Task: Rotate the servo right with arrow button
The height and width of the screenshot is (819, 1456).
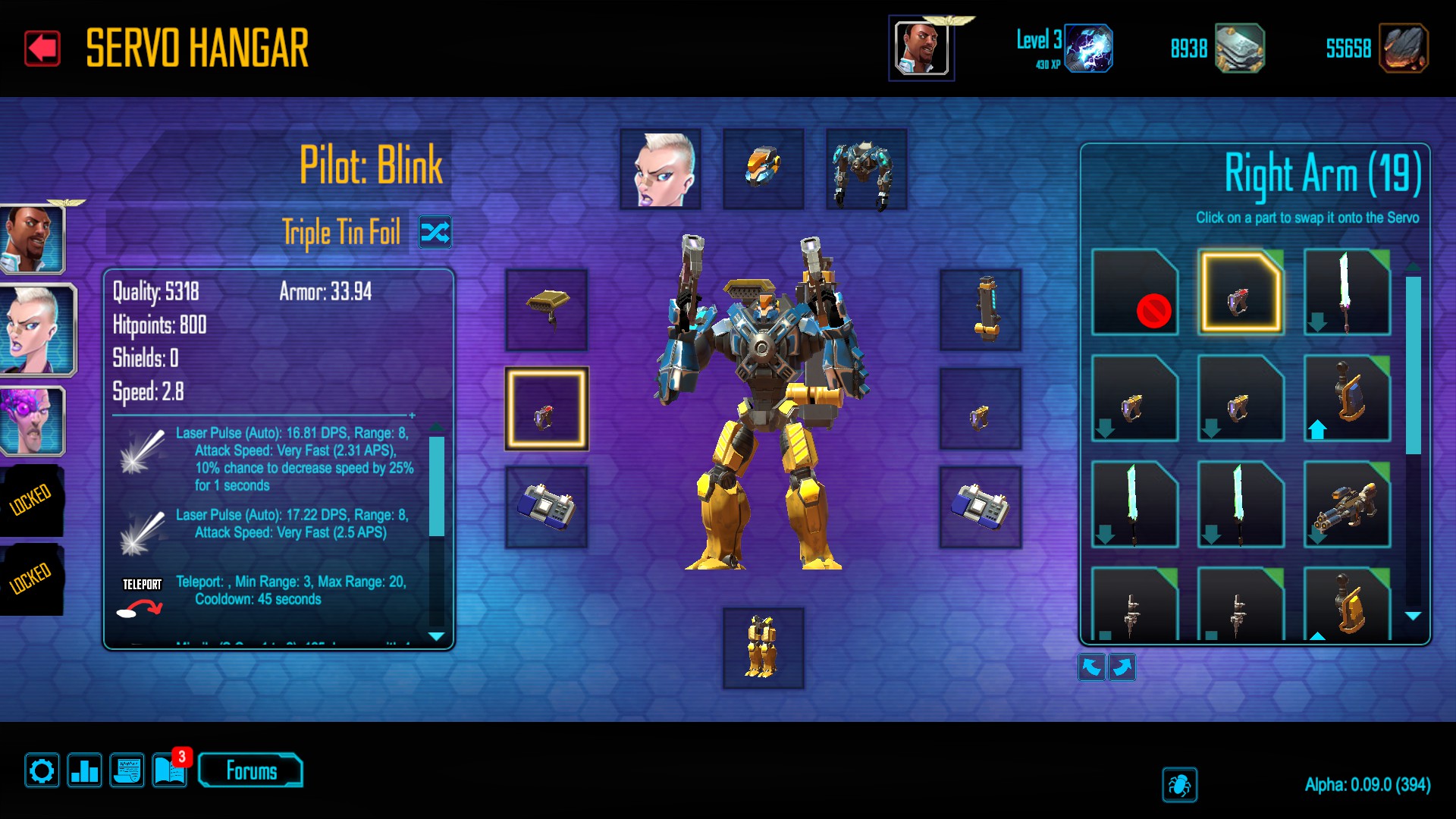Action: [1122, 667]
